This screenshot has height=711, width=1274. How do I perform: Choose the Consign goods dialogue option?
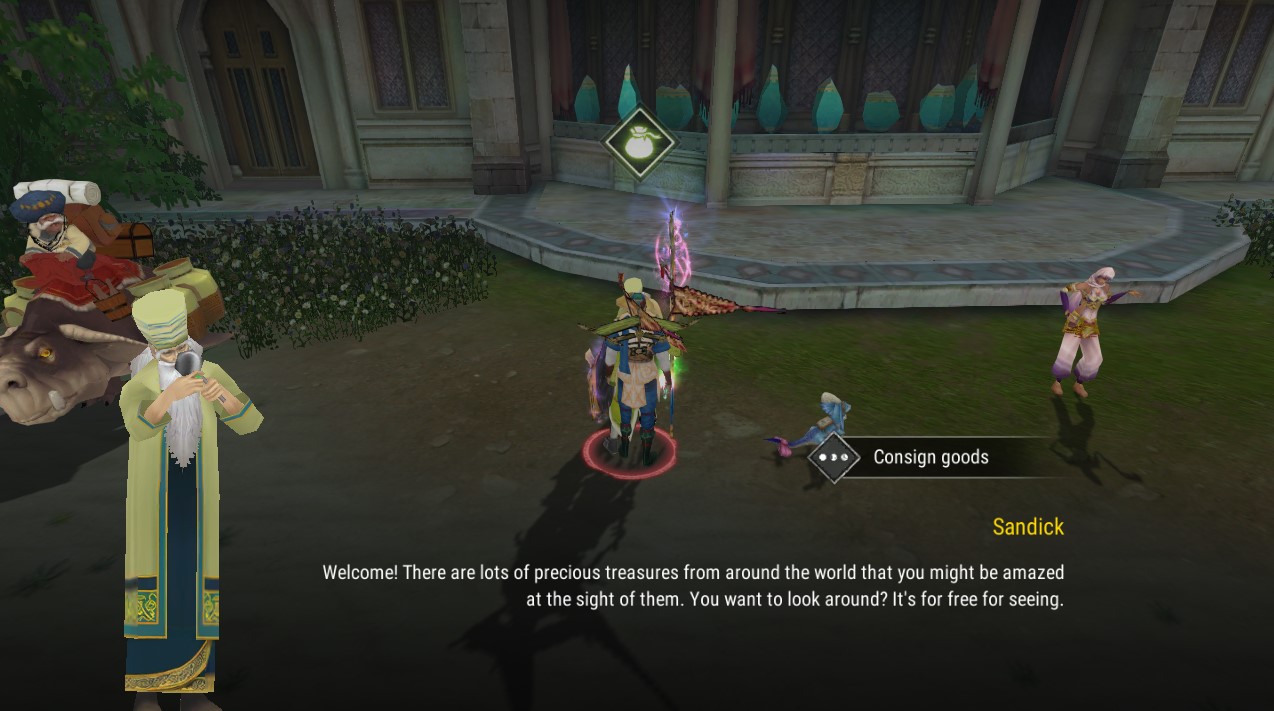point(930,458)
